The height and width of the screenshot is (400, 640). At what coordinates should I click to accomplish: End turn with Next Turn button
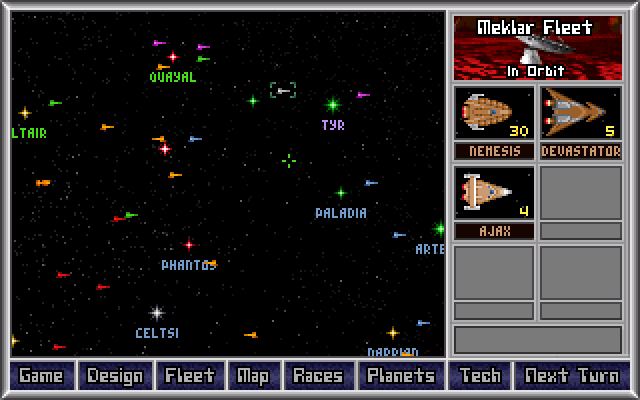(571, 376)
